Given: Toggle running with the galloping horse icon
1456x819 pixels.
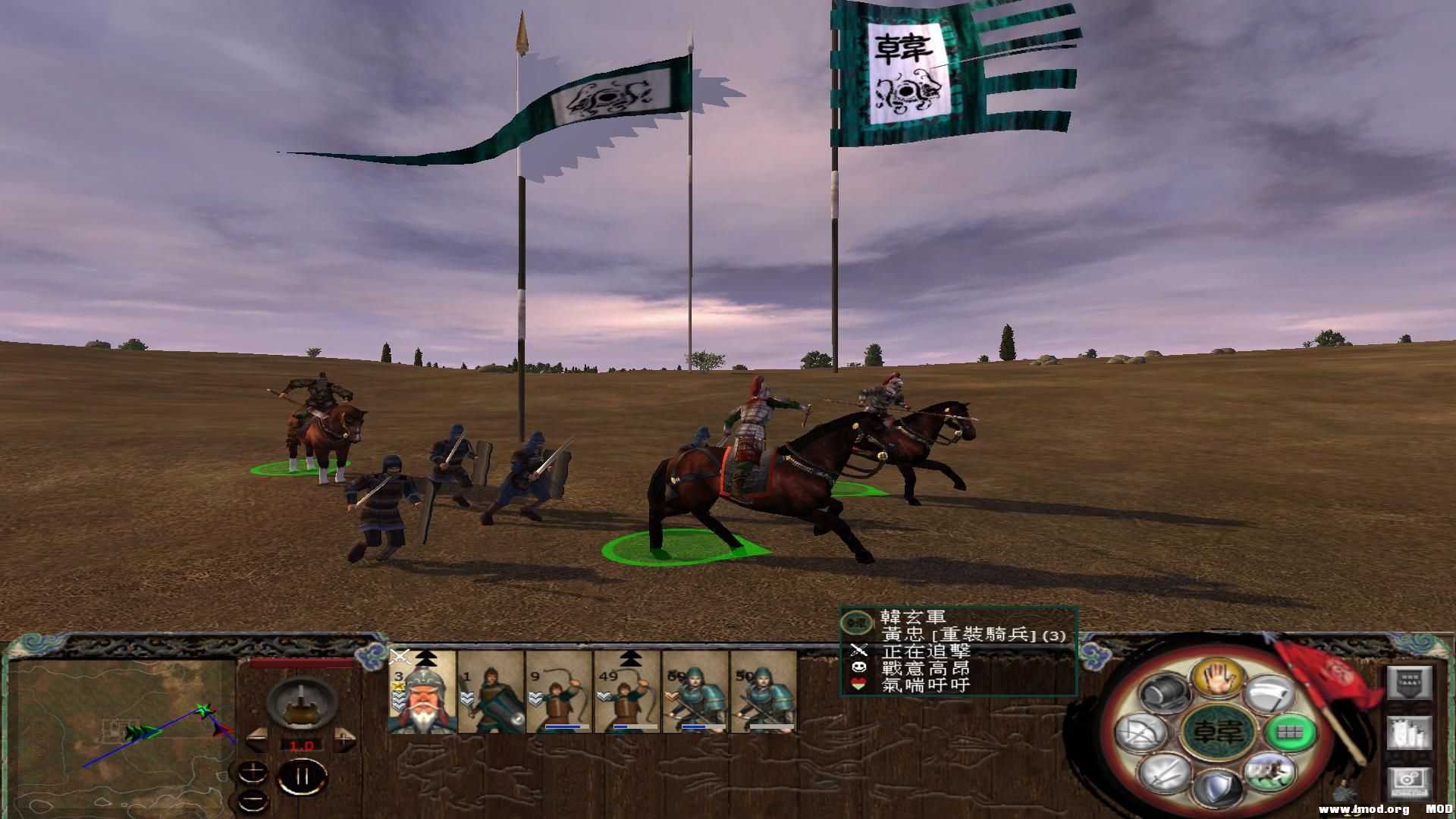Looking at the screenshot, I should click(1269, 776).
